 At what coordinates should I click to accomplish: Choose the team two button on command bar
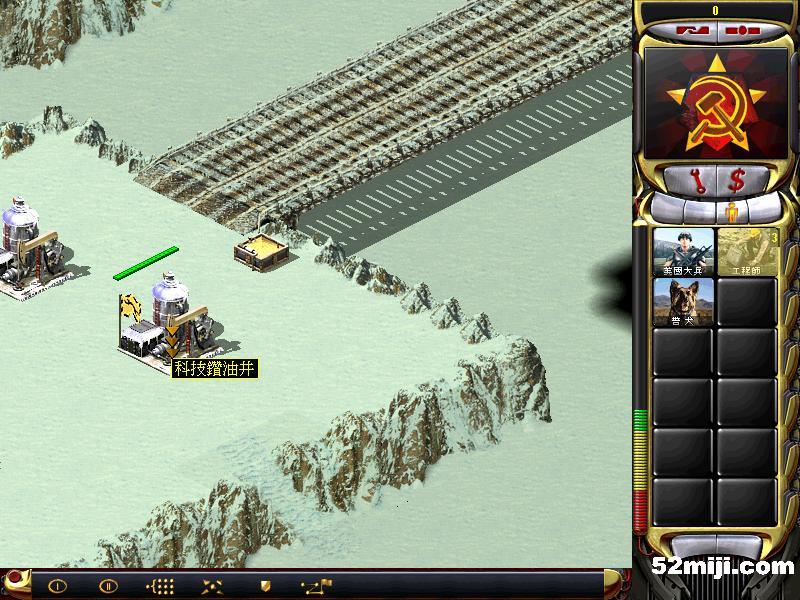108,586
